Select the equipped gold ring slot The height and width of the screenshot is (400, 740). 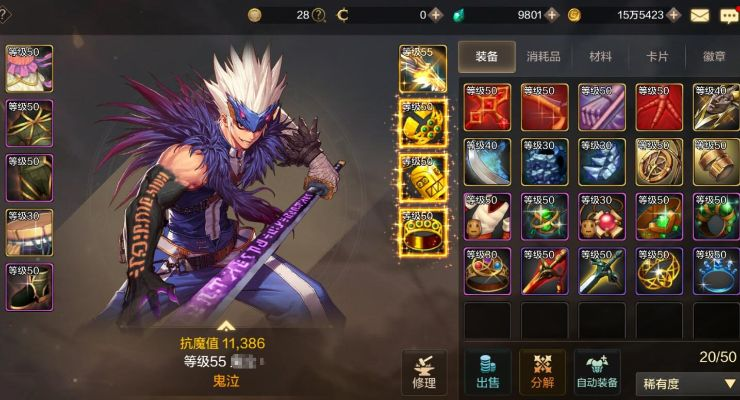point(423,232)
